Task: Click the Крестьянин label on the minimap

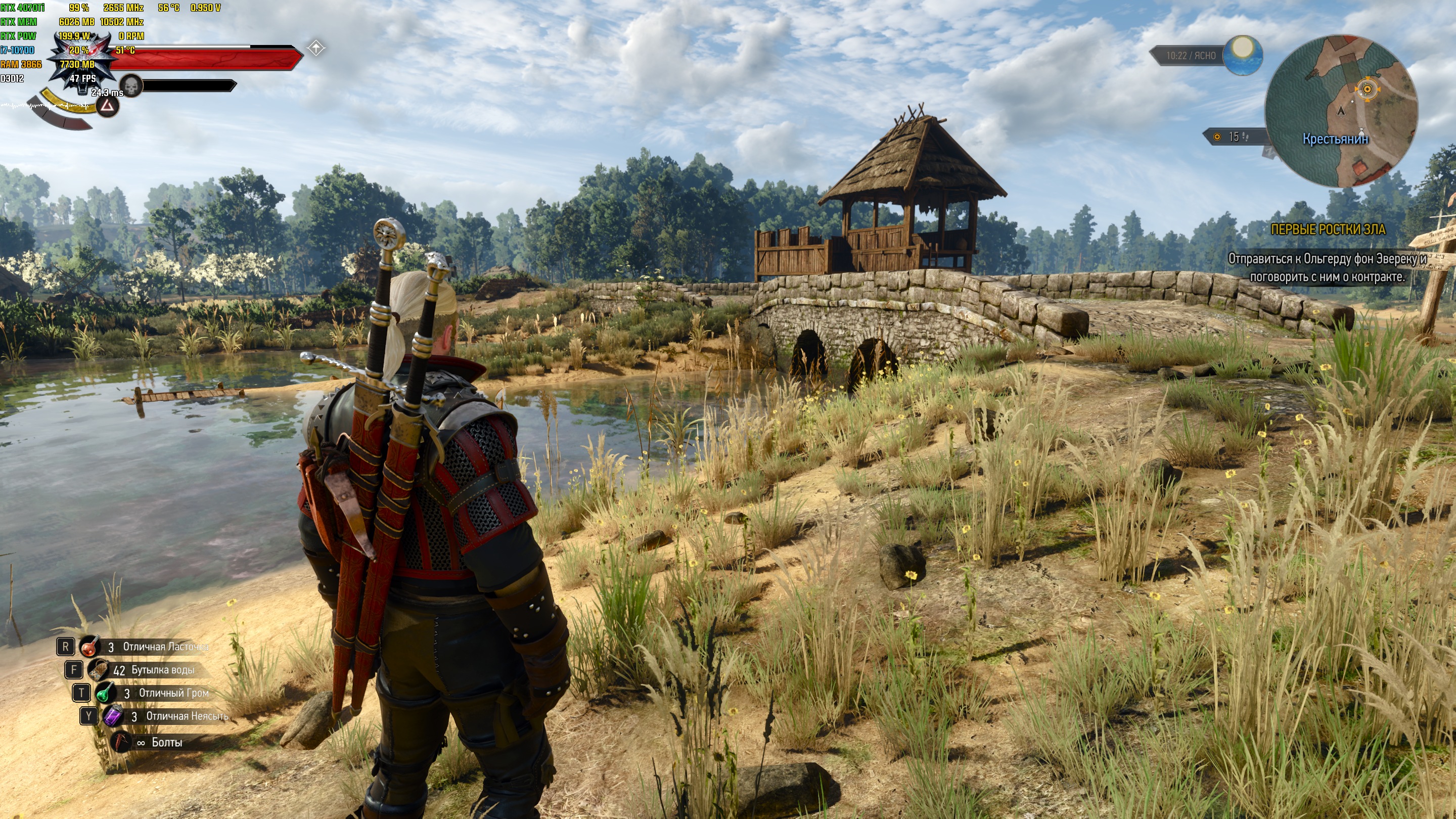Action: 1335,139
